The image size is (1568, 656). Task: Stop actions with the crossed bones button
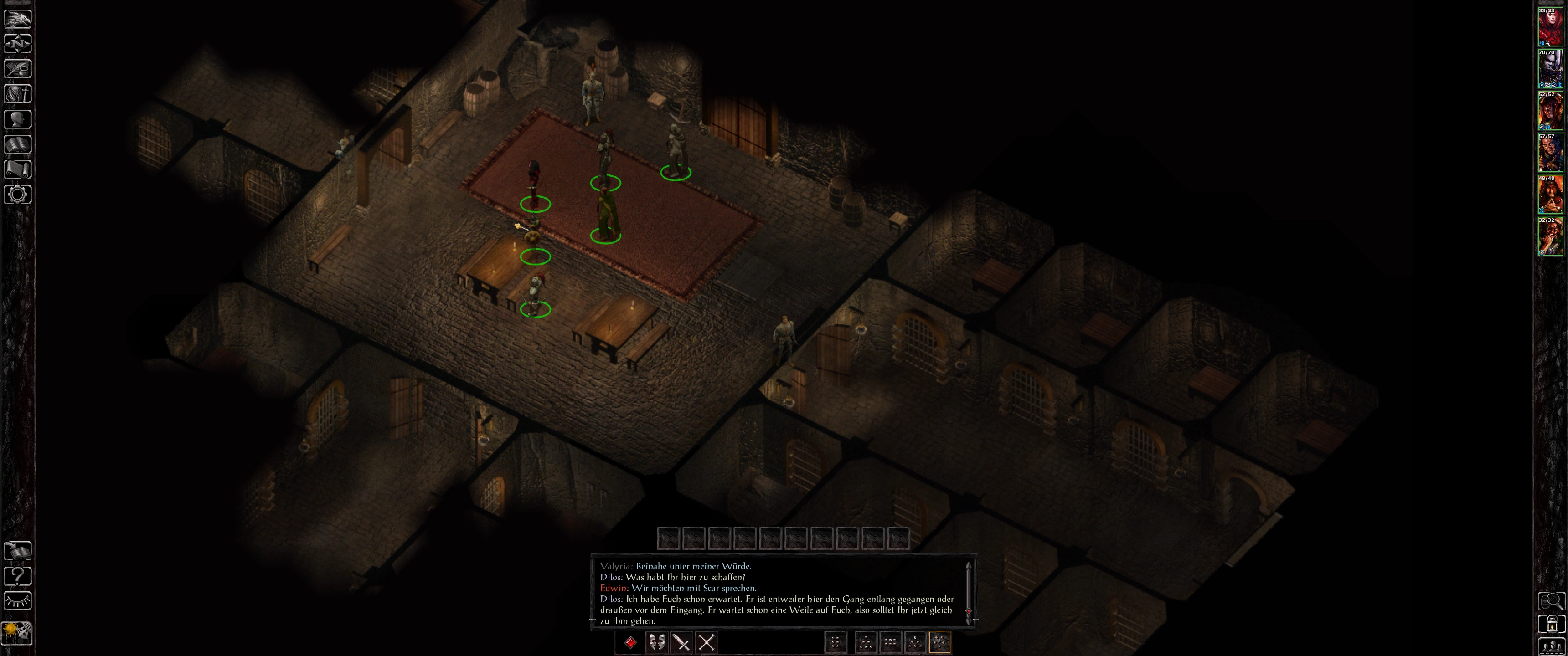[x=706, y=643]
